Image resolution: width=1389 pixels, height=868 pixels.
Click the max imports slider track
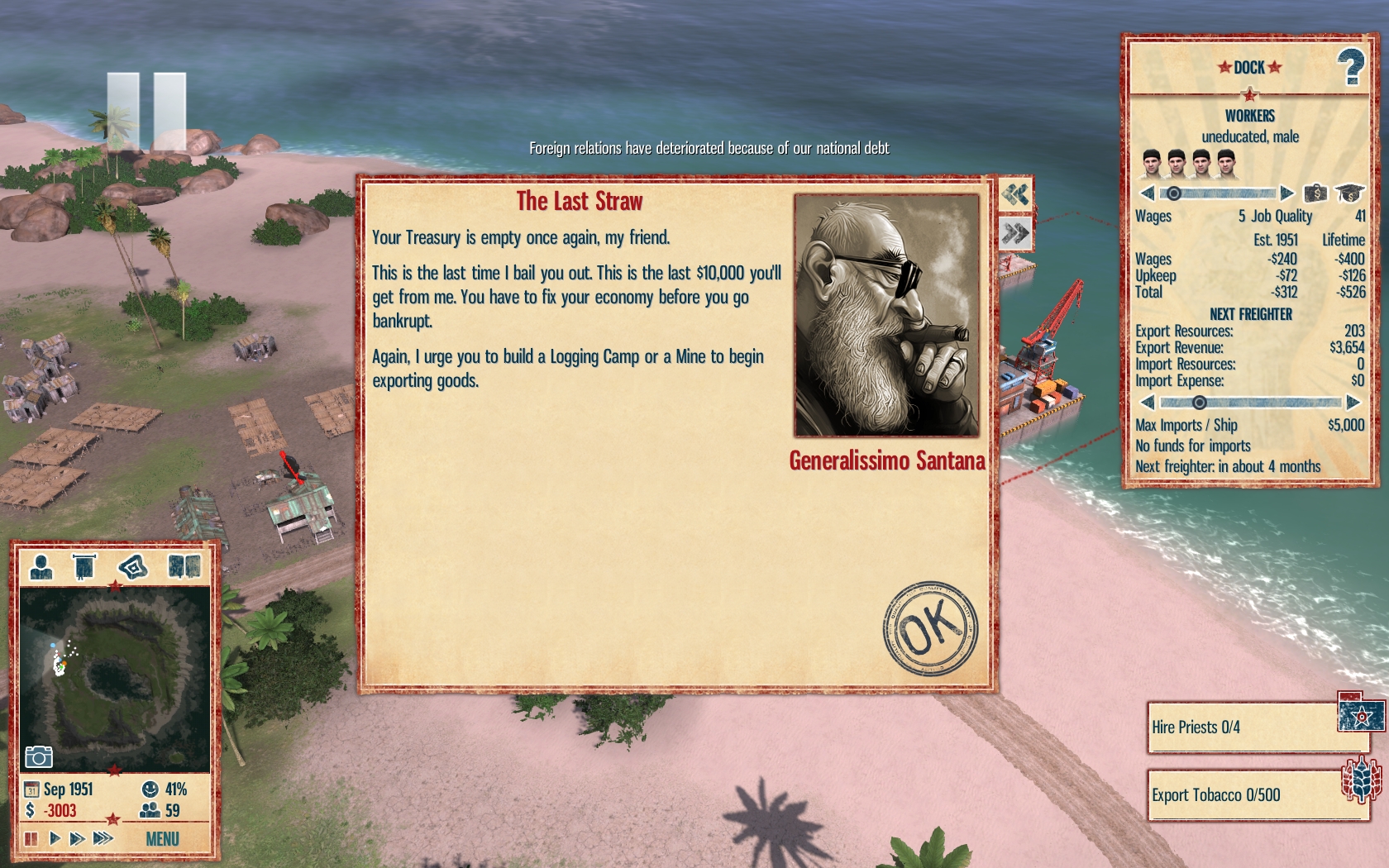1265,403
